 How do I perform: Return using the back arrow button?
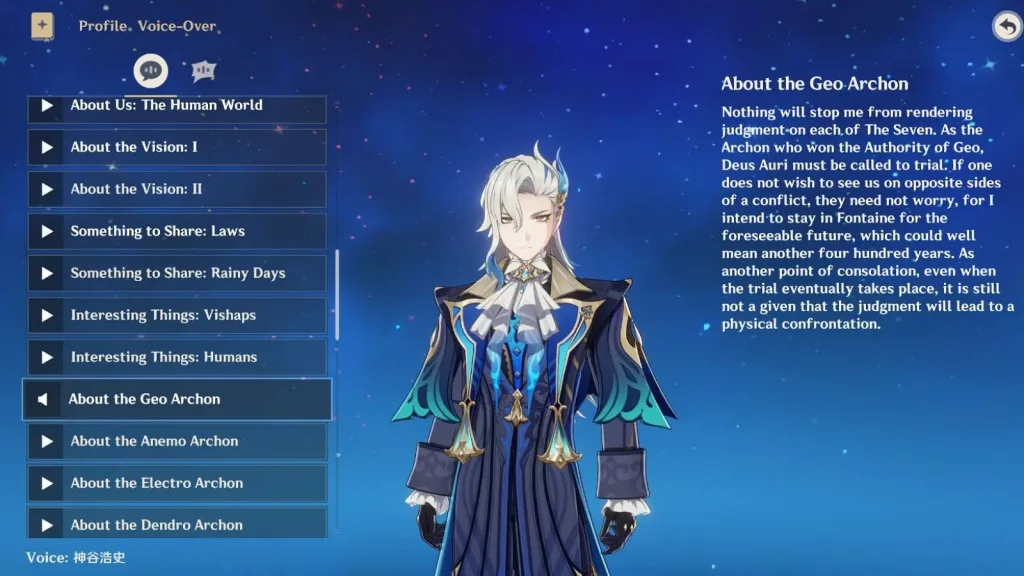[x=1005, y=27]
